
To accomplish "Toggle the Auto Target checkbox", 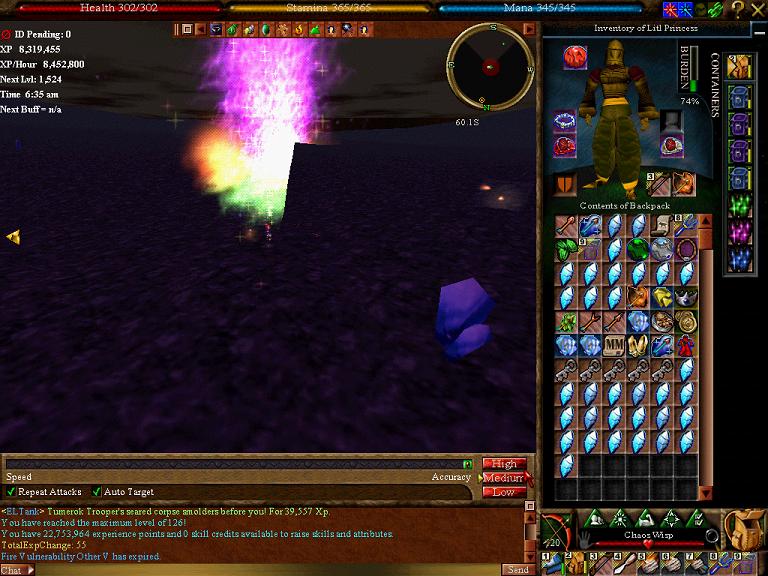I will click(97, 492).
